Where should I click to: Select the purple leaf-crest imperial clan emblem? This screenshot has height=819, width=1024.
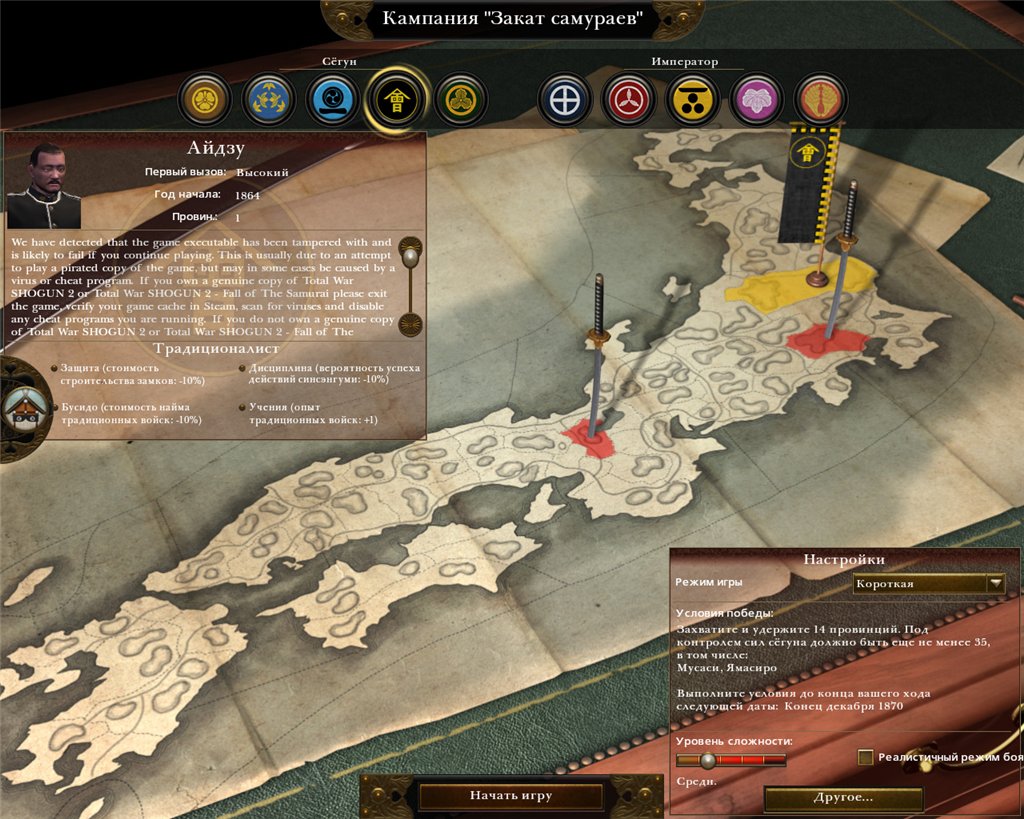pyautogui.click(x=757, y=100)
